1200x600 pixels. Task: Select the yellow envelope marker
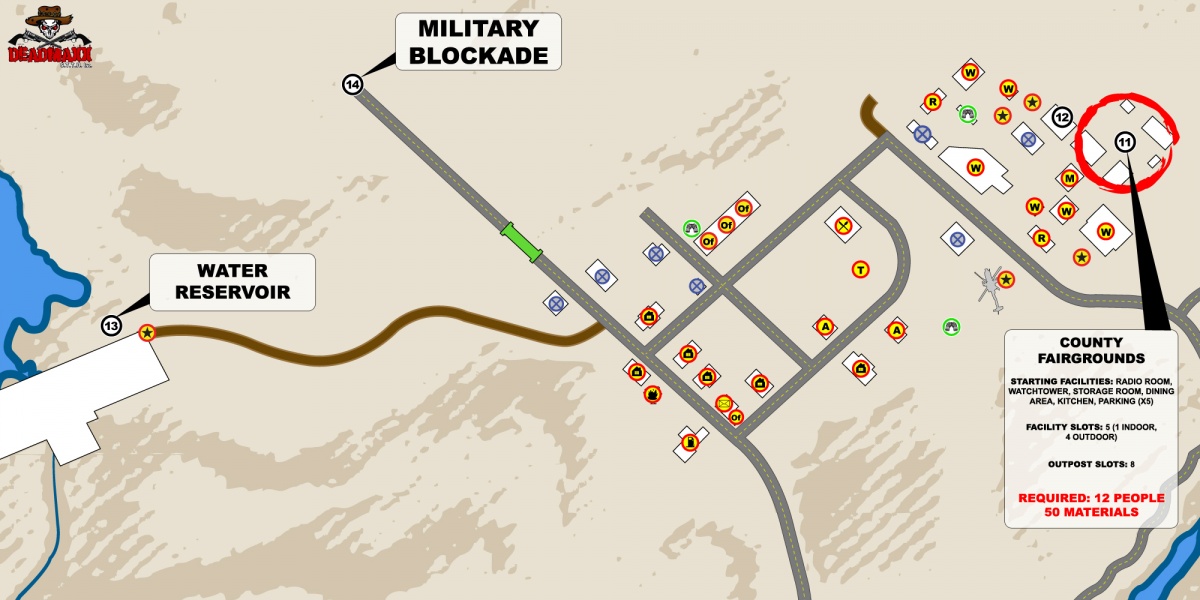723,403
